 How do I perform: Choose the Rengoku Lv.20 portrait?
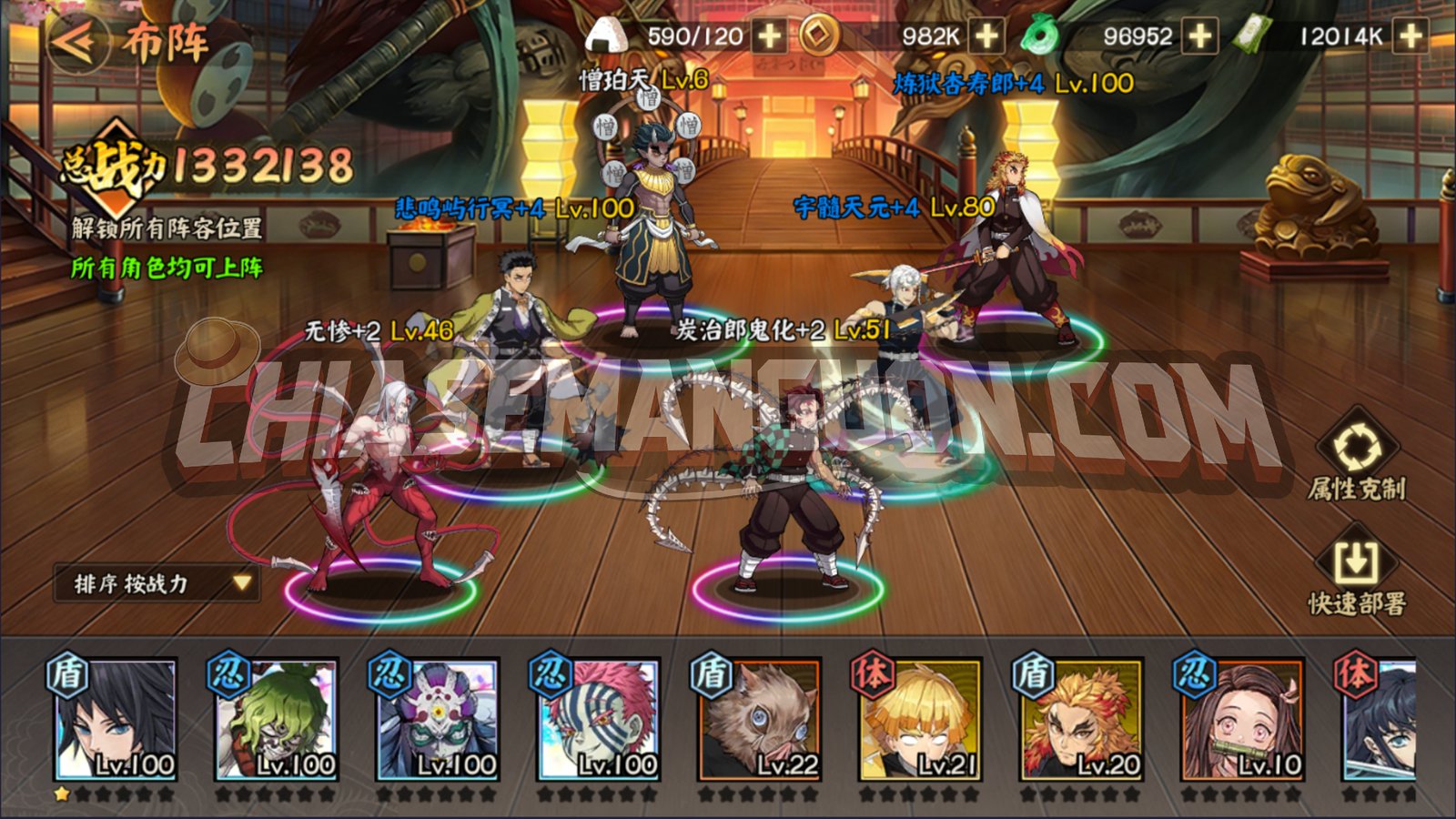(1081, 721)
